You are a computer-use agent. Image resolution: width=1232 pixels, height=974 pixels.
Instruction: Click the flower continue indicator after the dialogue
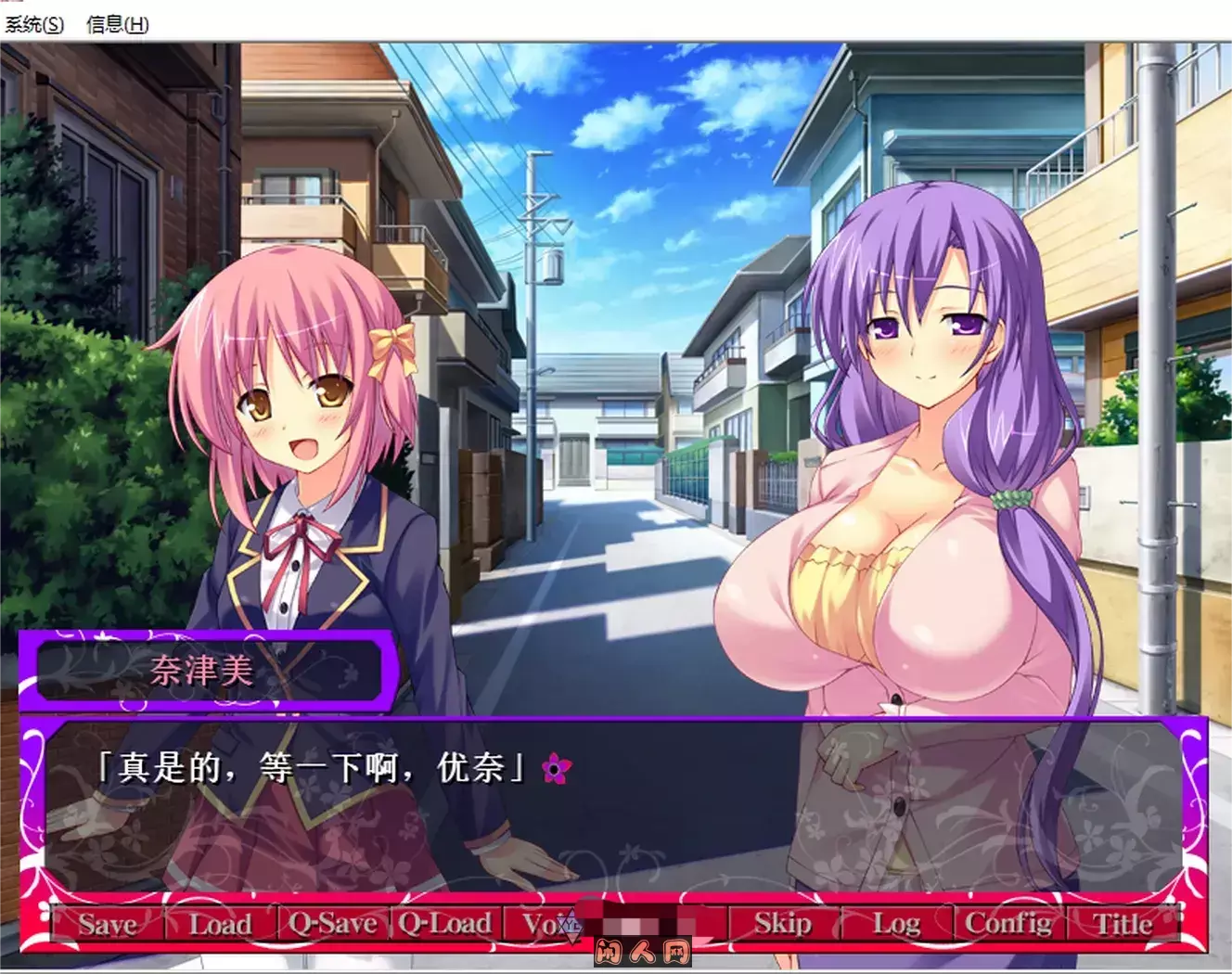[555, 768]
